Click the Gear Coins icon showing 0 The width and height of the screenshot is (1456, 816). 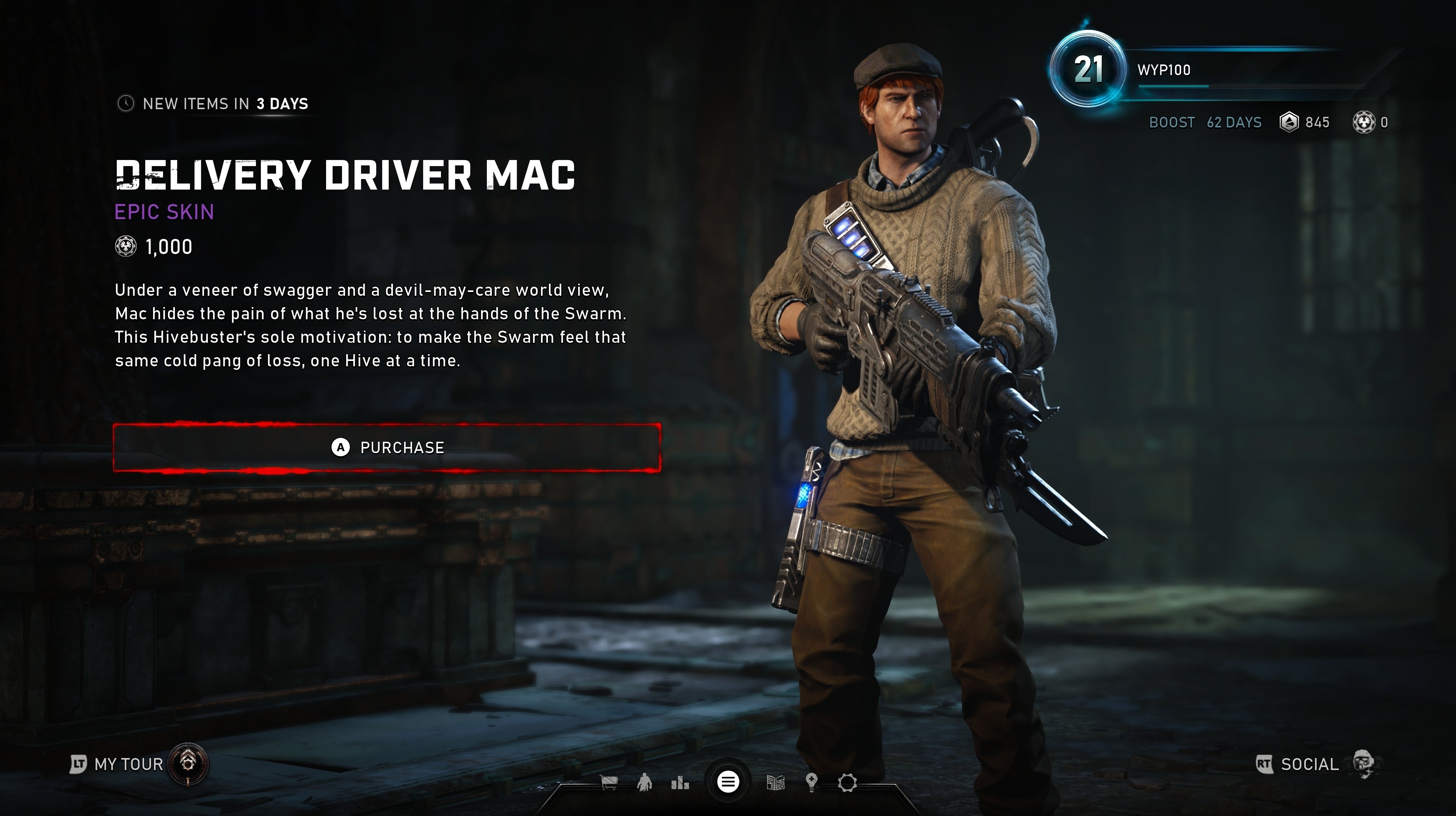coord(1367,122)
